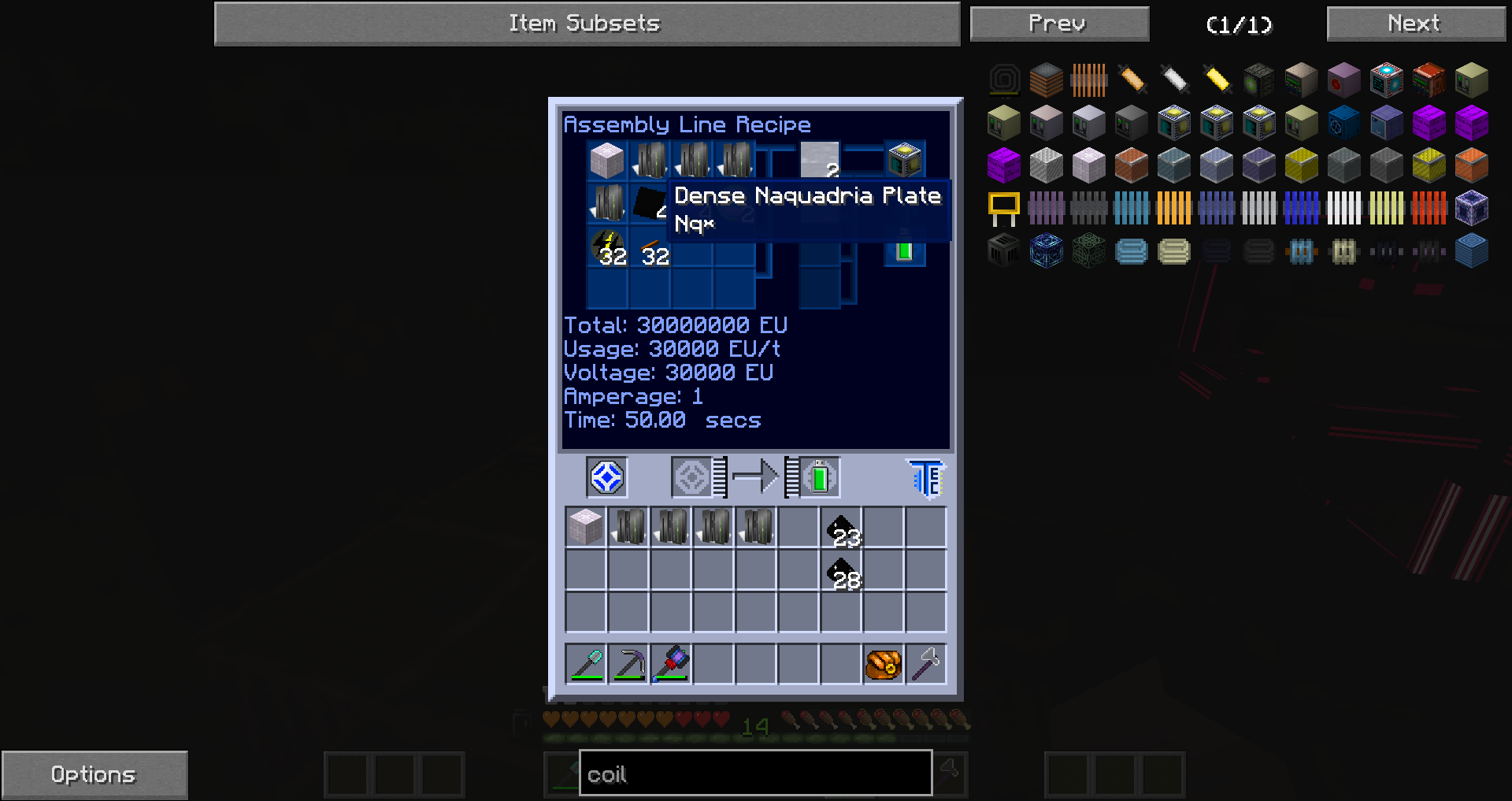This screenshot has height=801, width=1512.
Task: Select the Assembly Line machine icon above the grid
Action: 605,477
